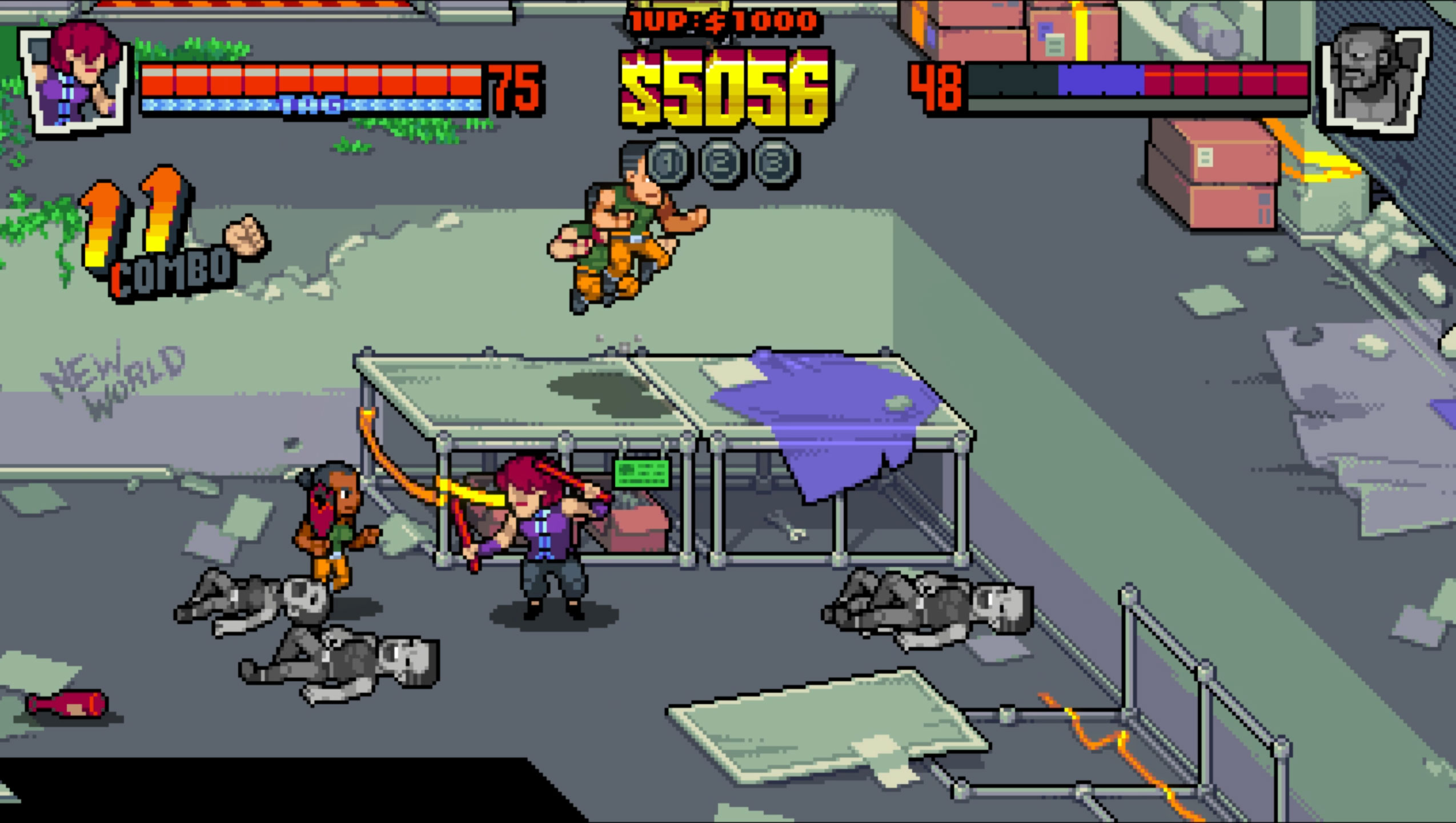
Task: Click the flaming $5056 money display
Action: coord(720,89)
